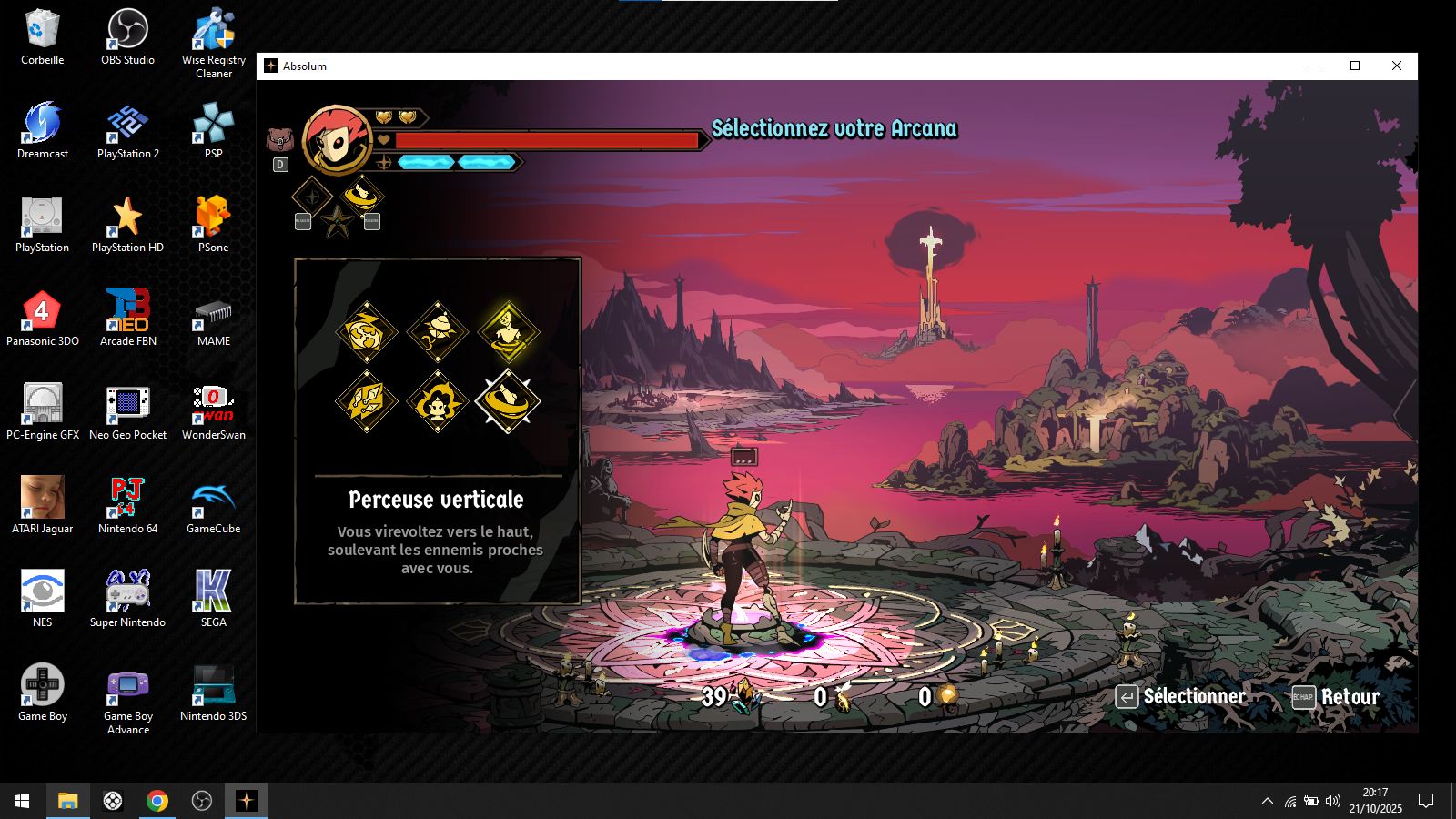
Task: Go back with the Retour button
Action: 1336,697
